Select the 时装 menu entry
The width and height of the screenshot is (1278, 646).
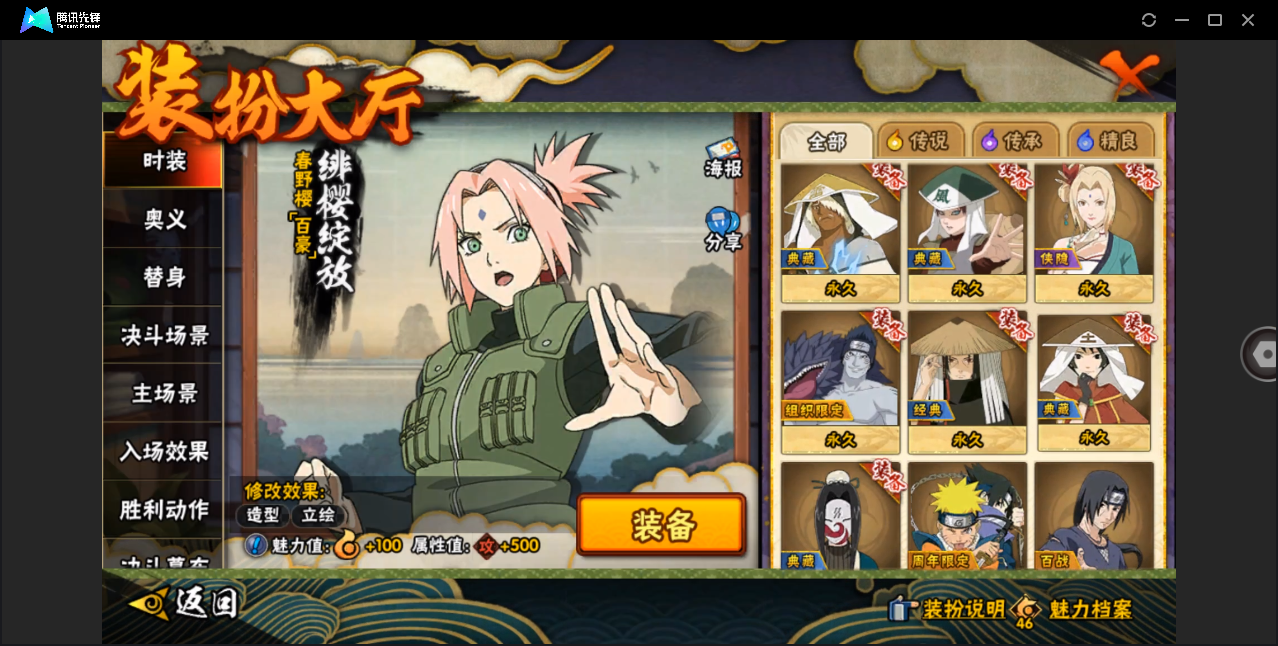pyautogui.click(x=163, y=161)
